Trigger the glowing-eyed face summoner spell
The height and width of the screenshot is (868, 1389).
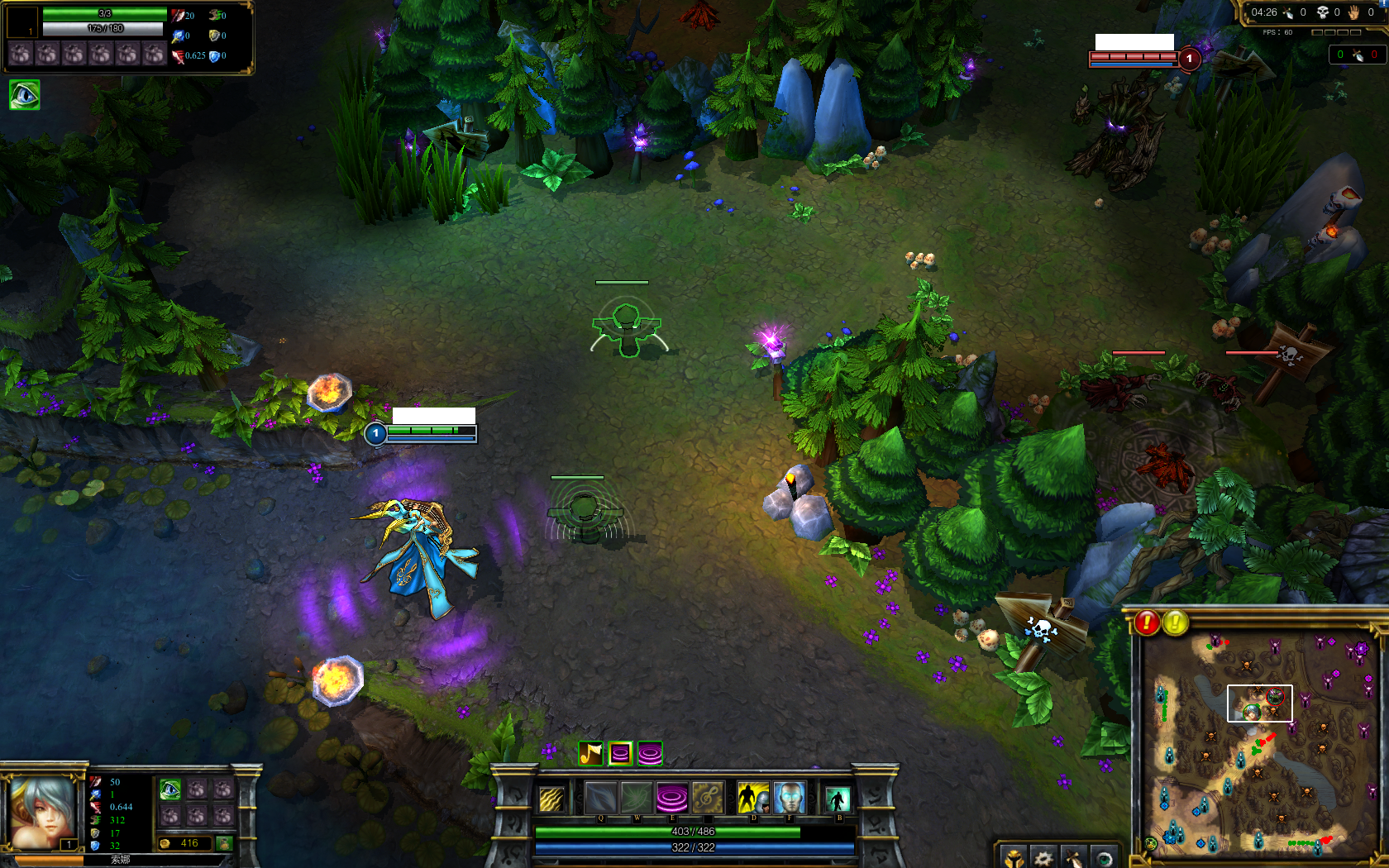click(789, 799)
